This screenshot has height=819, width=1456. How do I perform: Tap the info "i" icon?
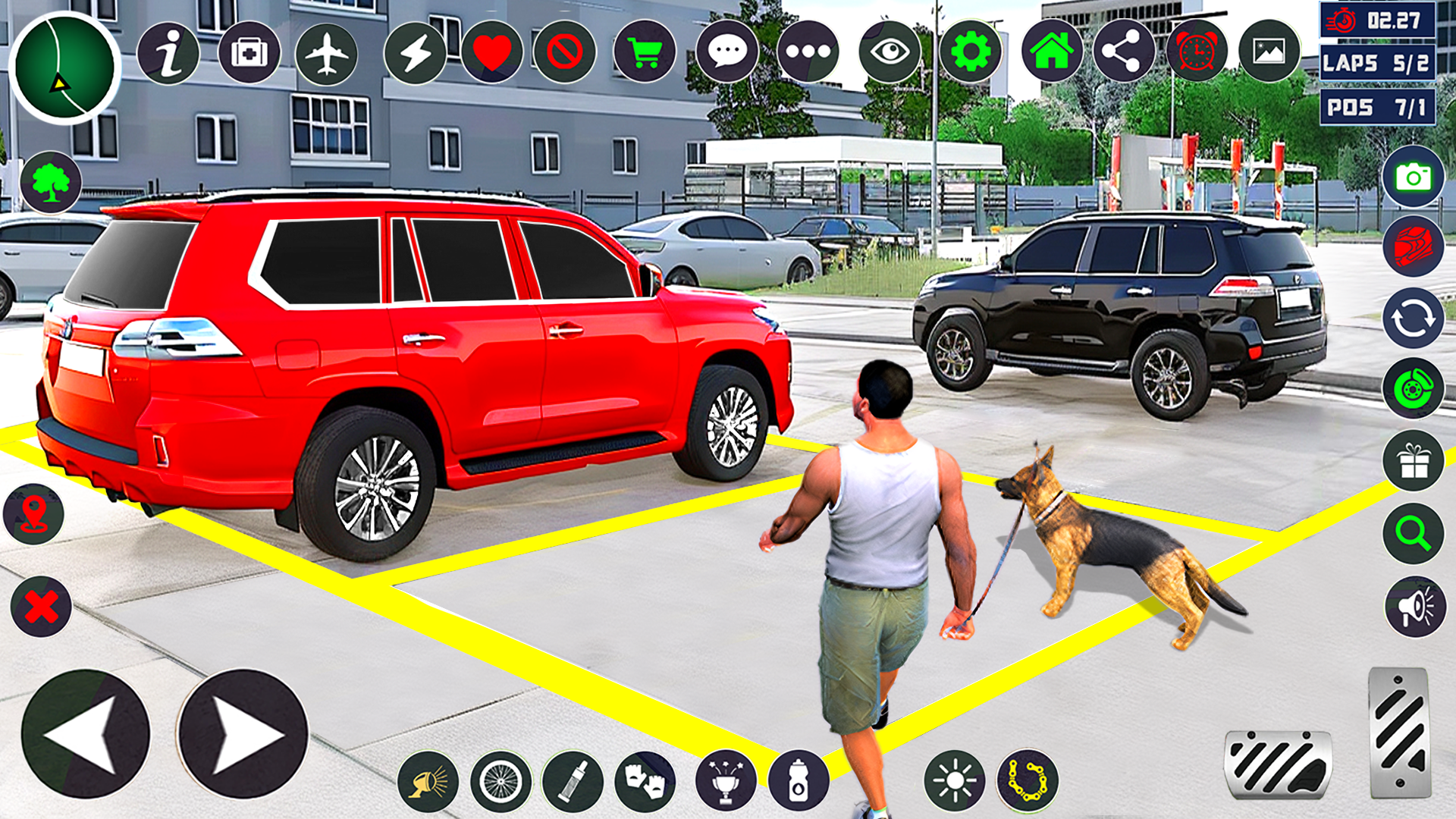168,53
